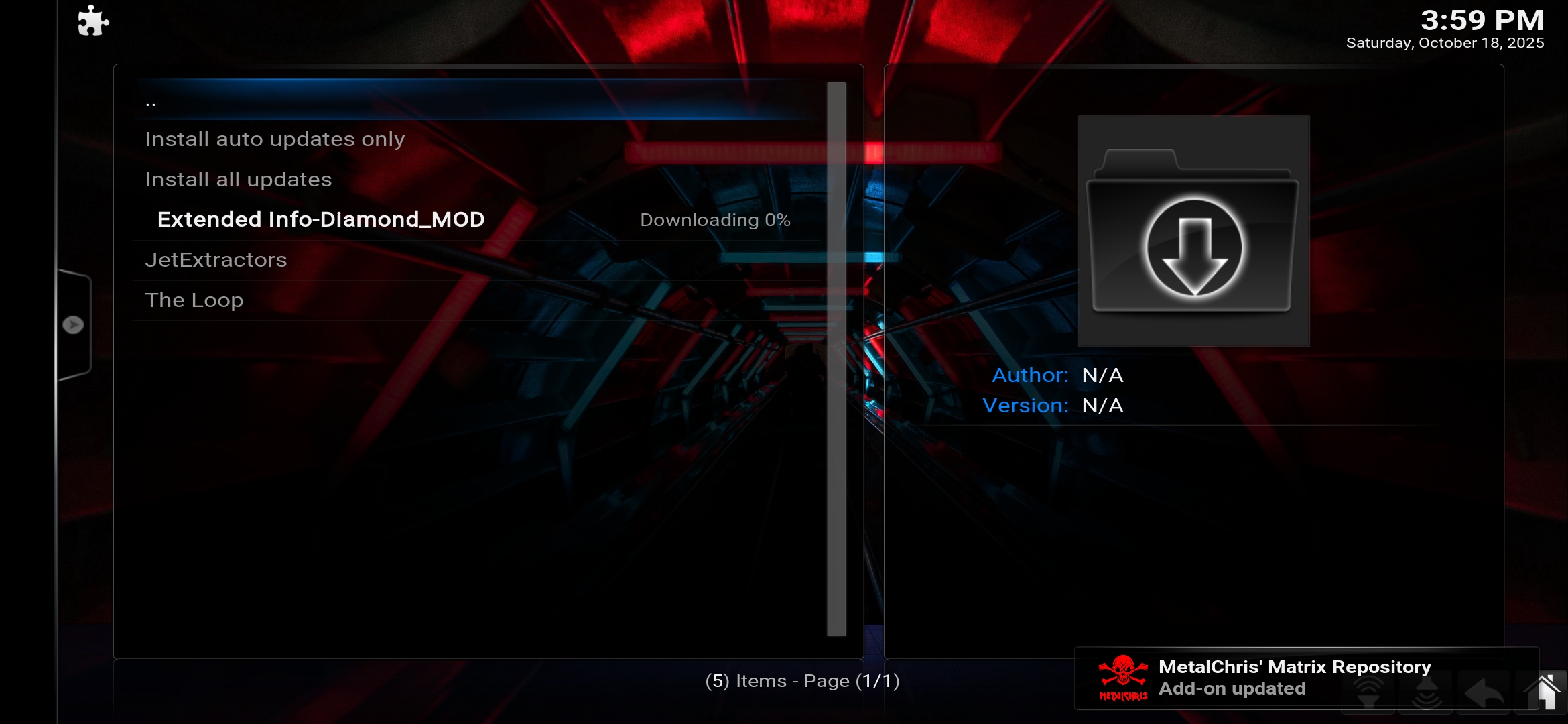Select the JetExtractors add-on
Screen dimensions: 1568x724
(216, 259)
